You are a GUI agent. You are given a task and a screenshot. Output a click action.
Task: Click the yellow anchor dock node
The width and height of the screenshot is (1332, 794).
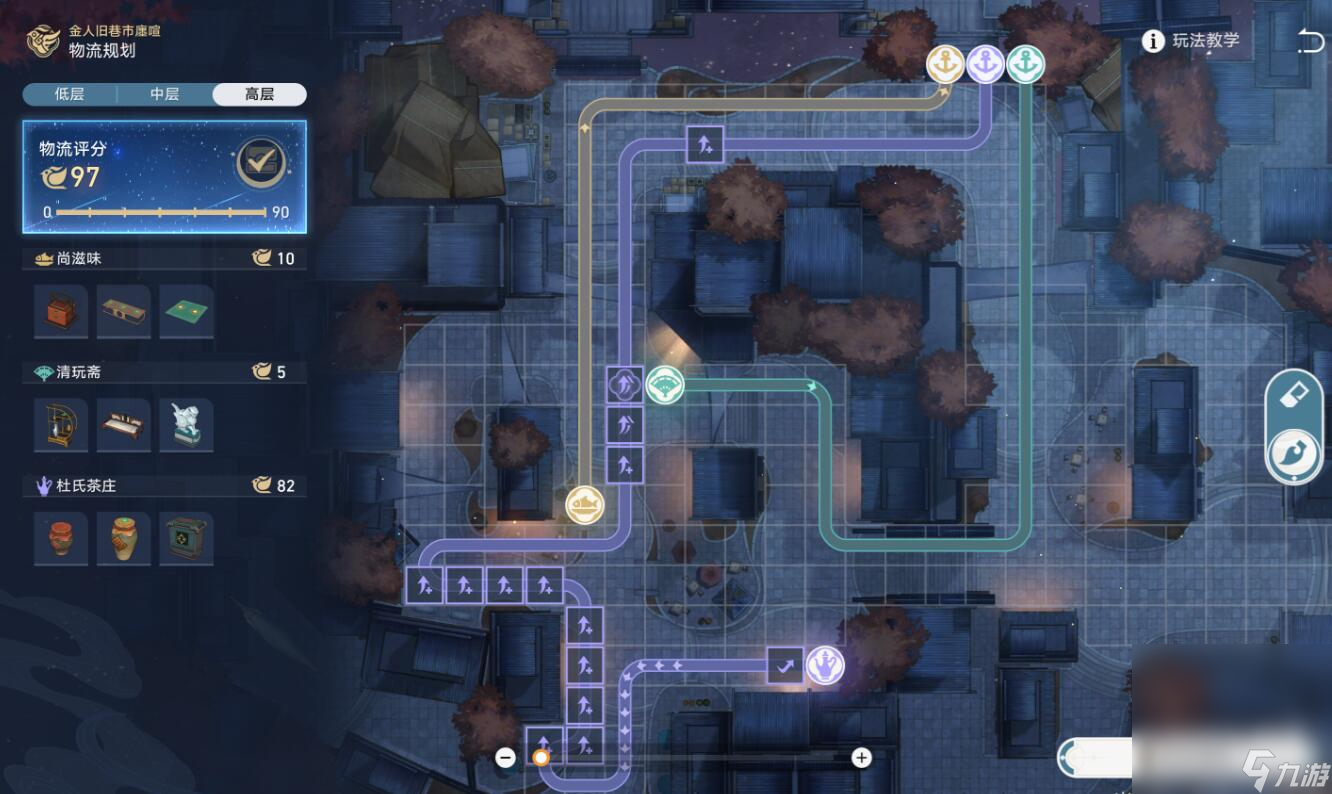coord(945,65)
